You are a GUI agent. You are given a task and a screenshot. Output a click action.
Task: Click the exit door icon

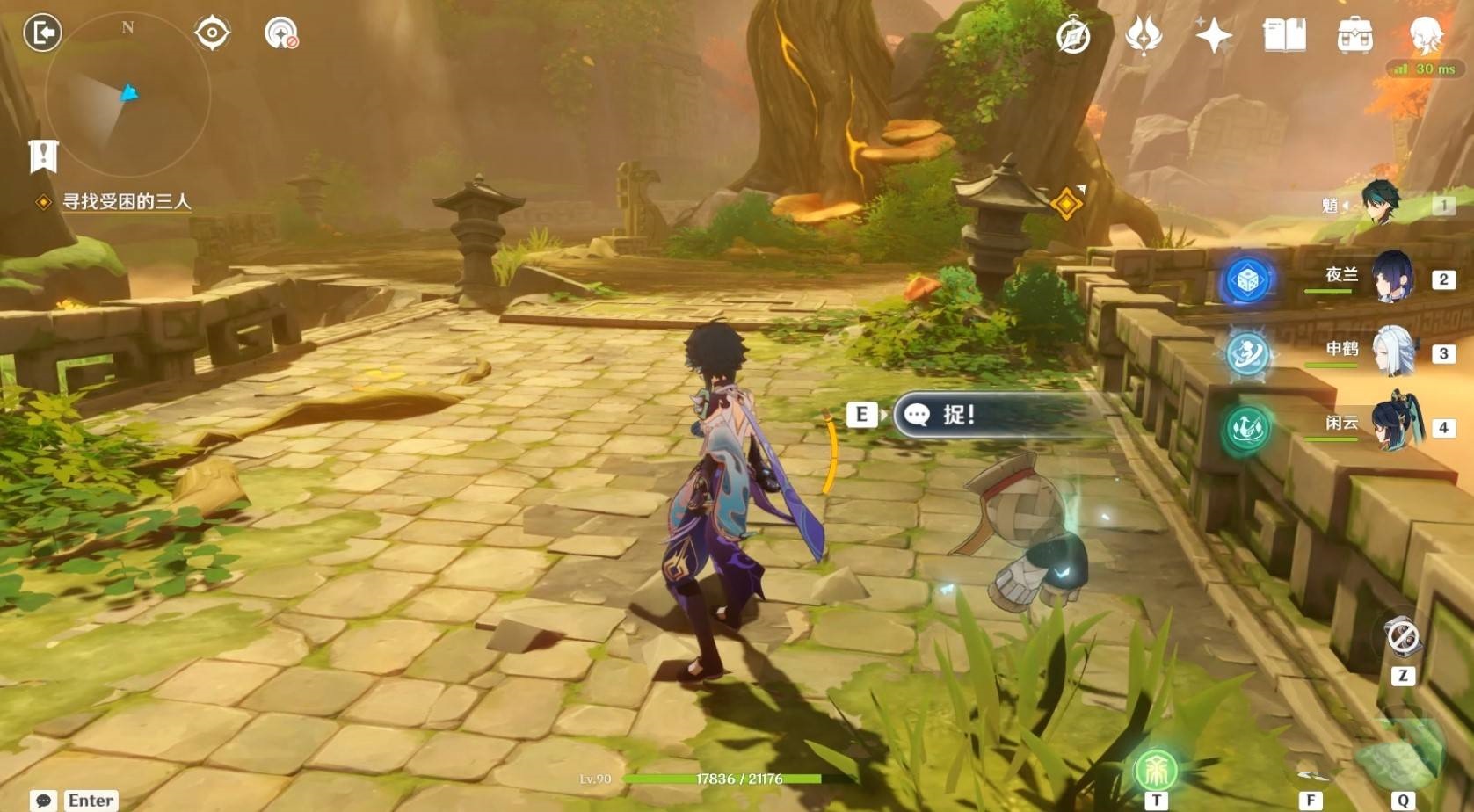click(42, 33)
